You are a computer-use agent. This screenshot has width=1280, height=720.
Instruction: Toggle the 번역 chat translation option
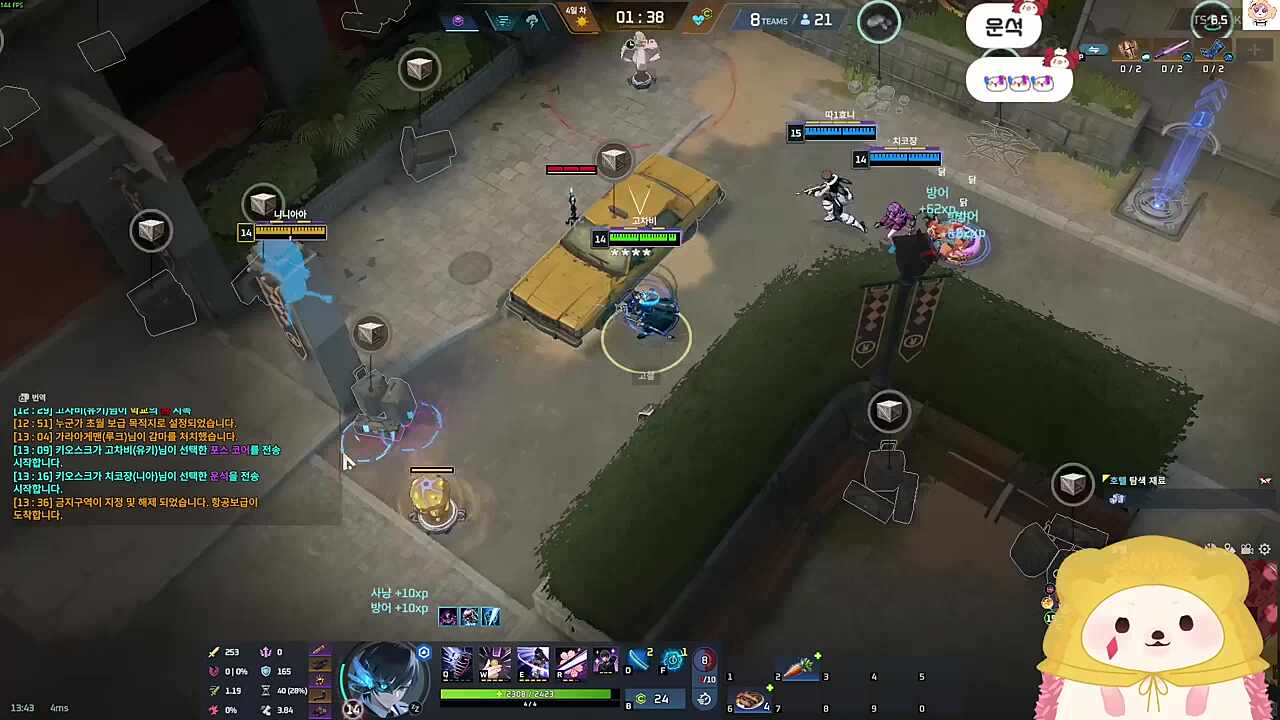point(33,397)
